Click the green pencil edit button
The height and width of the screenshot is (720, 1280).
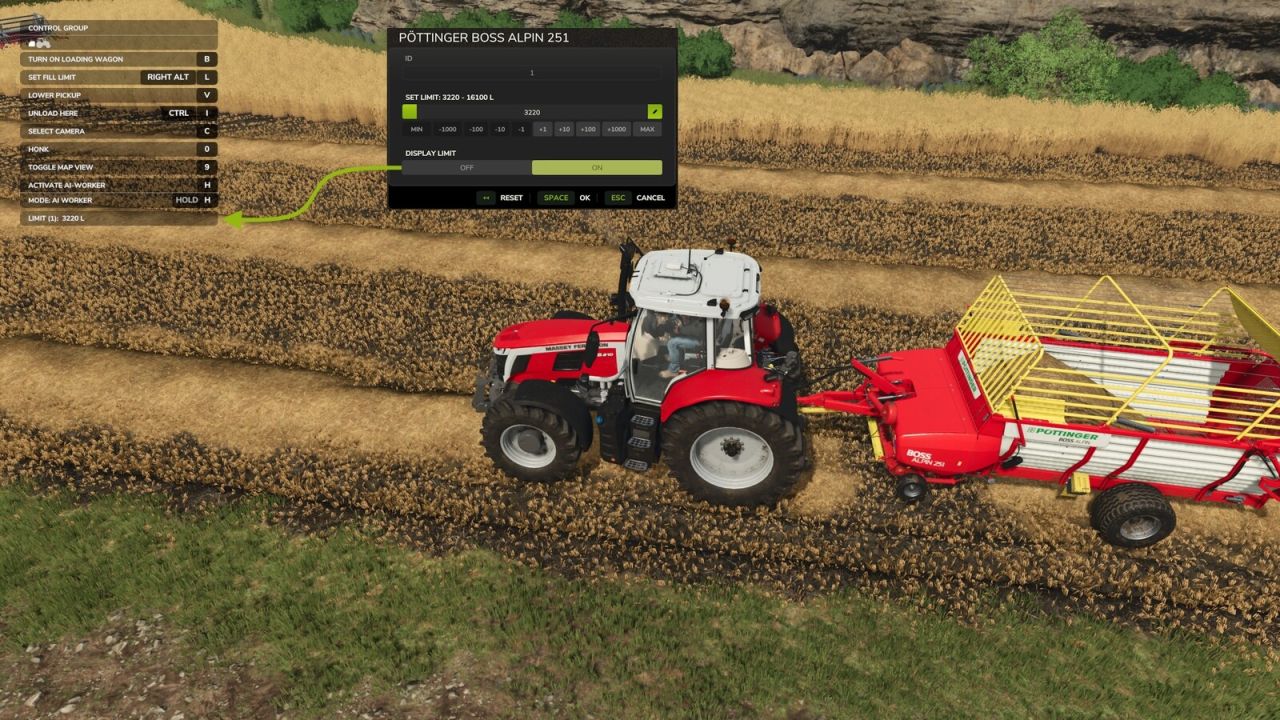click(x=654, y=112)
